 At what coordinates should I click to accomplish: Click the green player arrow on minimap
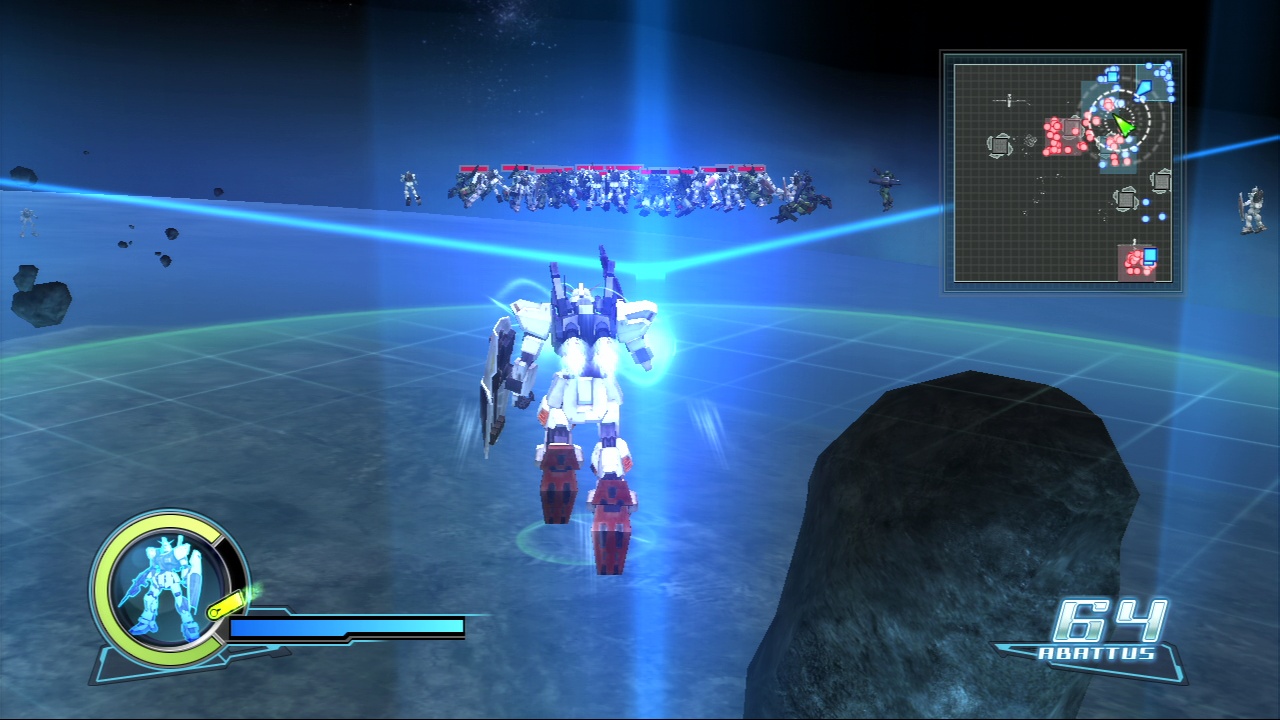[x=1123, y=126]
